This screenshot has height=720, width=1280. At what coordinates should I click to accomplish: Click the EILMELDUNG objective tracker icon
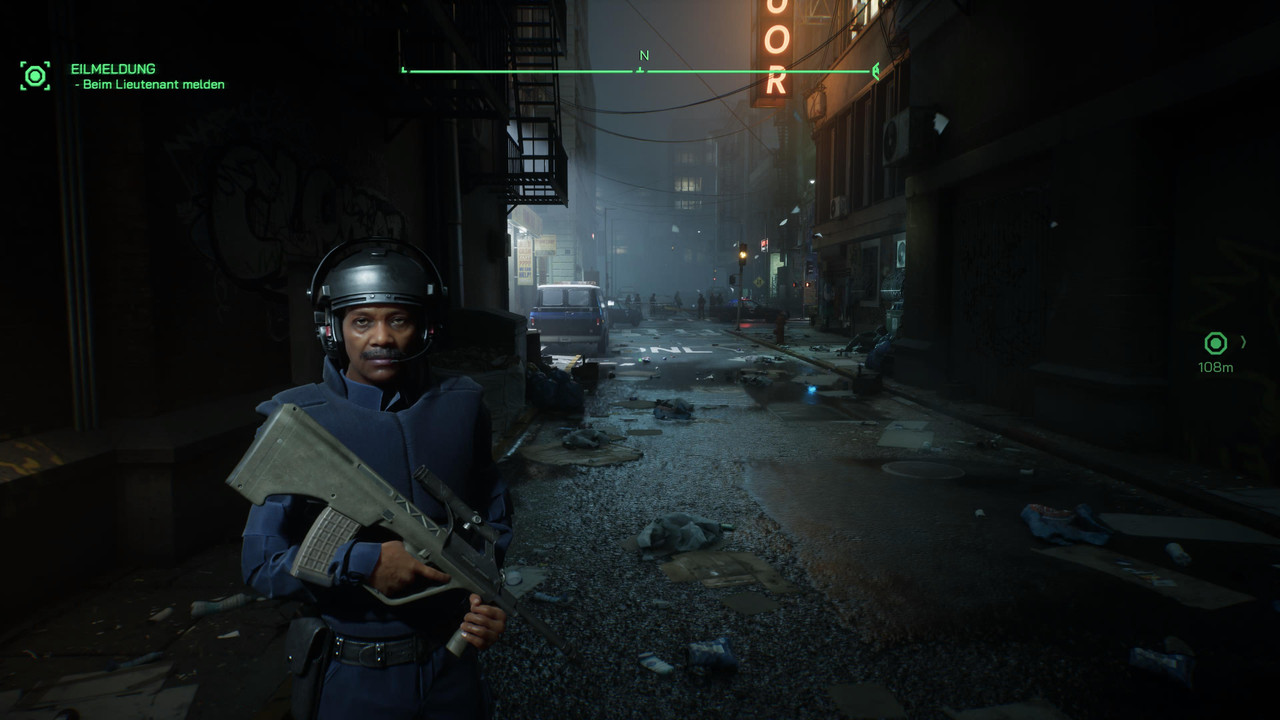tap(35, 76)
